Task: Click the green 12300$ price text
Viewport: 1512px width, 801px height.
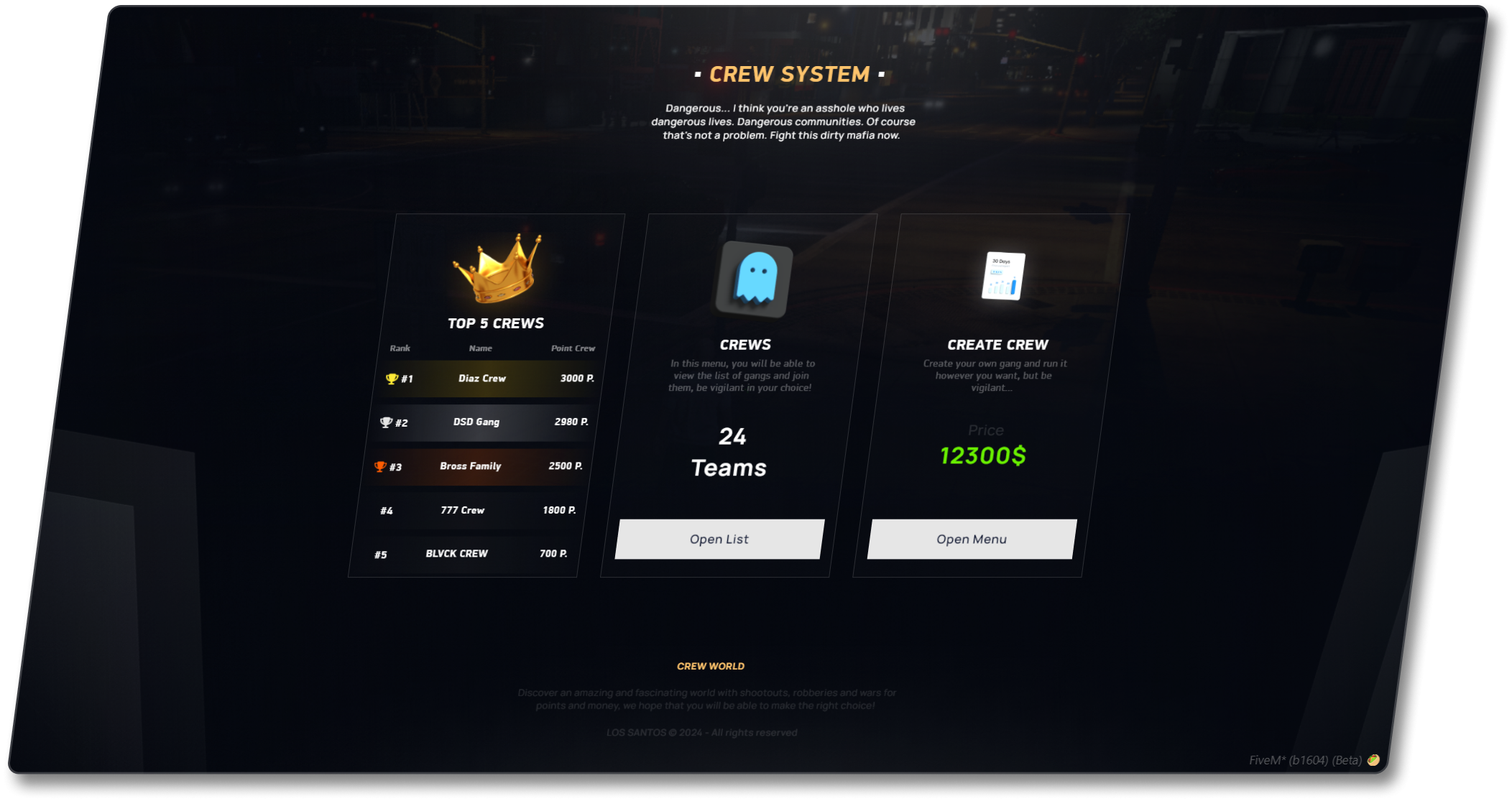Action: tap(985, 455)
